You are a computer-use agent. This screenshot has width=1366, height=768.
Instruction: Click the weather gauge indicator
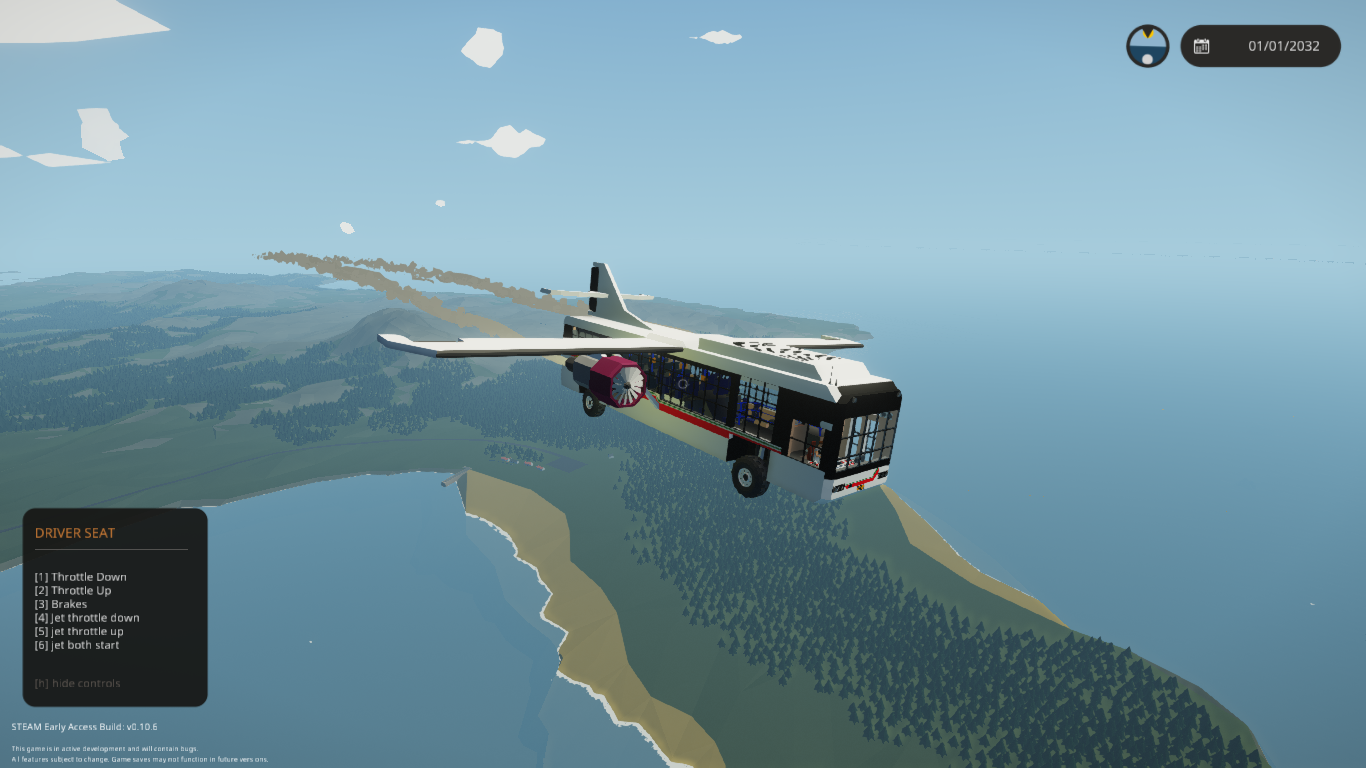point(1147,46)
